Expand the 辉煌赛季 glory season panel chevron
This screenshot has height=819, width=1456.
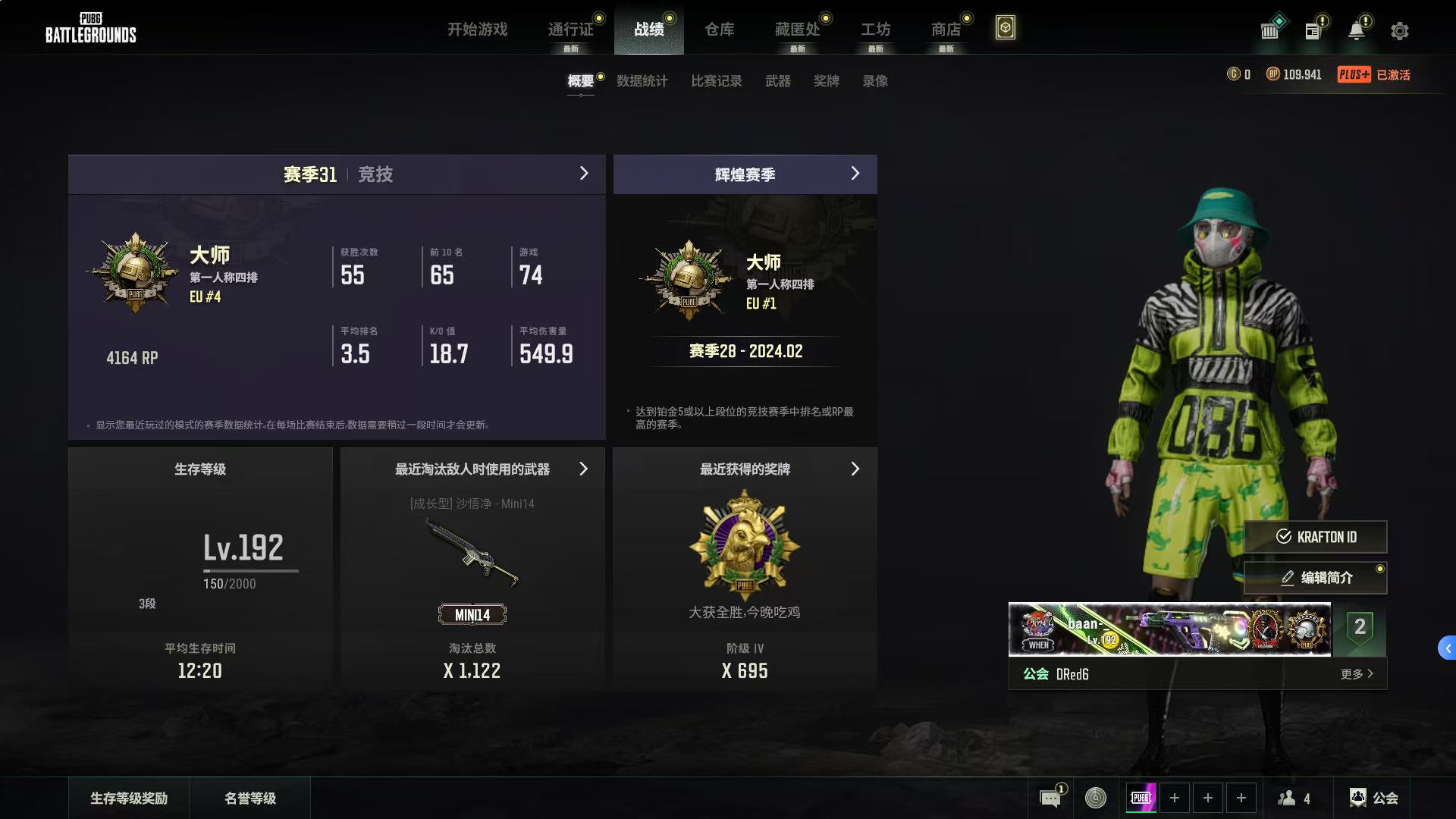click(x=855, y=174)
